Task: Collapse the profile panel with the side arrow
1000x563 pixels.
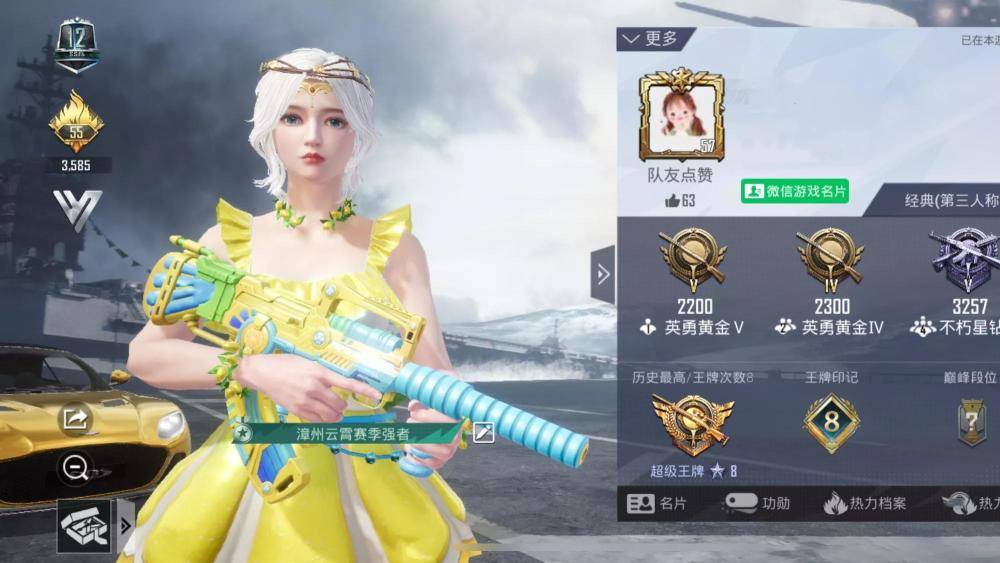Action: [603, 274]
